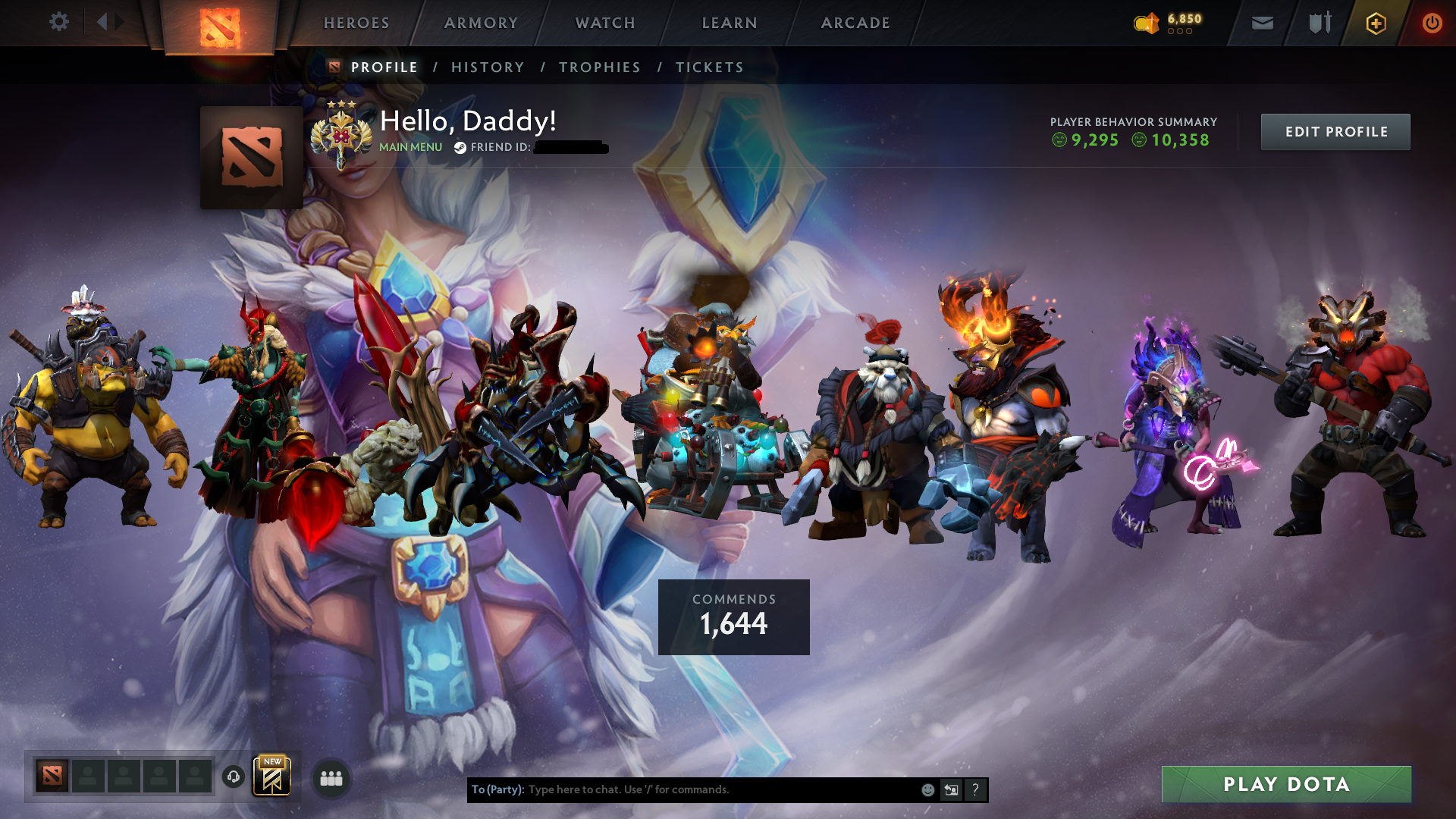The height and width of the screenshot is (819, 1456).
Task: Open the mail notifications inbox icon
Action: 1262,23
